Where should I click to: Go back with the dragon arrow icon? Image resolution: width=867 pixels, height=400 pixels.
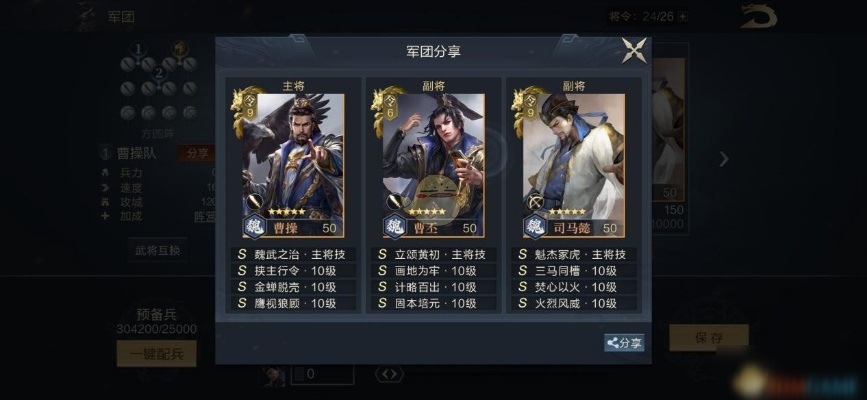(758, 16)
